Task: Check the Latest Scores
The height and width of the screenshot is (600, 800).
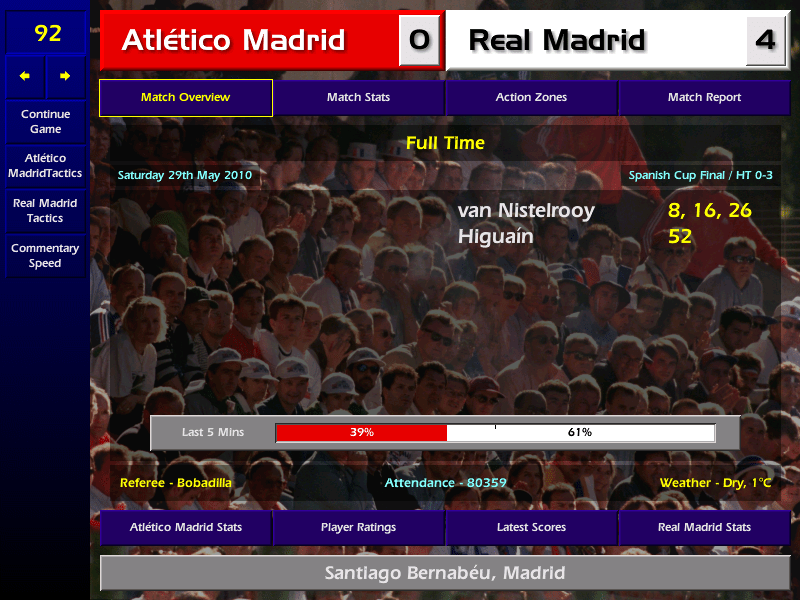Action: point(531,527)
